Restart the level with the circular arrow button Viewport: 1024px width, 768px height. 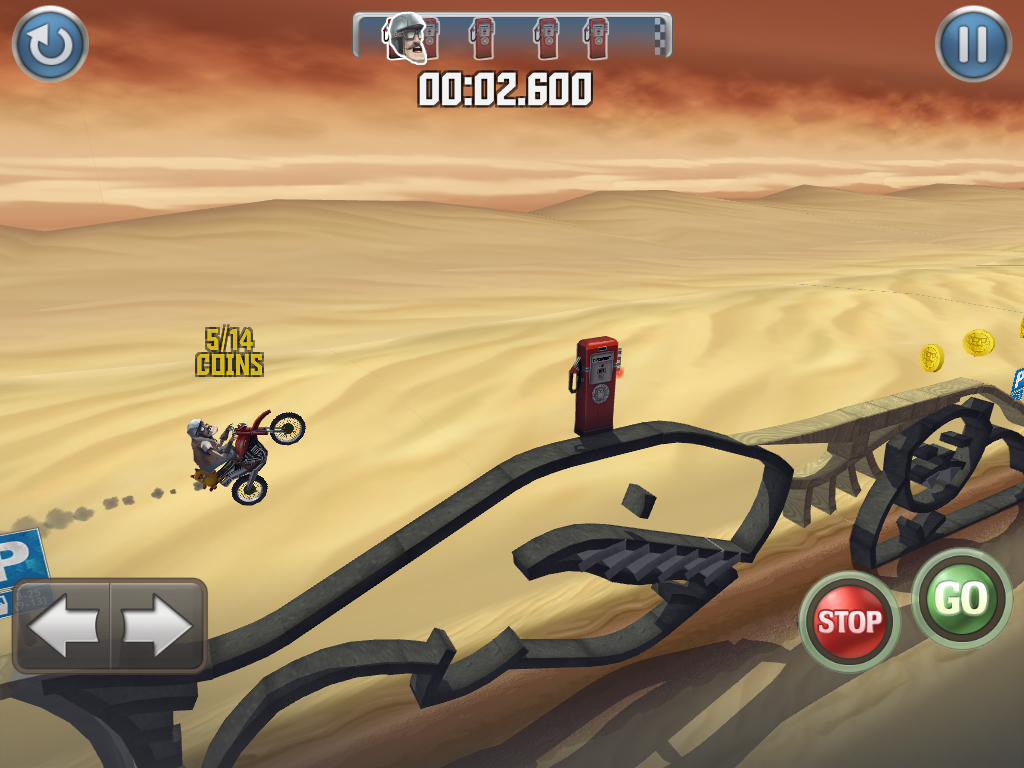click(x=50, y=44)
